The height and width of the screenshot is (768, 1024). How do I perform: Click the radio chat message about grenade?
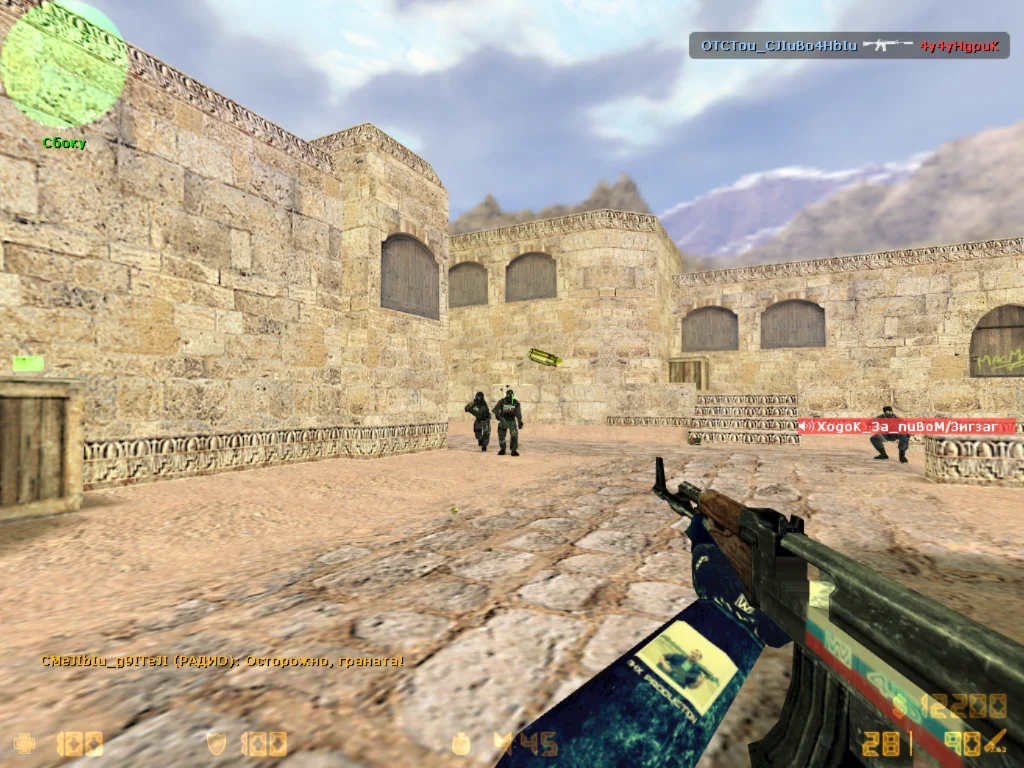[x=222, y=661]
